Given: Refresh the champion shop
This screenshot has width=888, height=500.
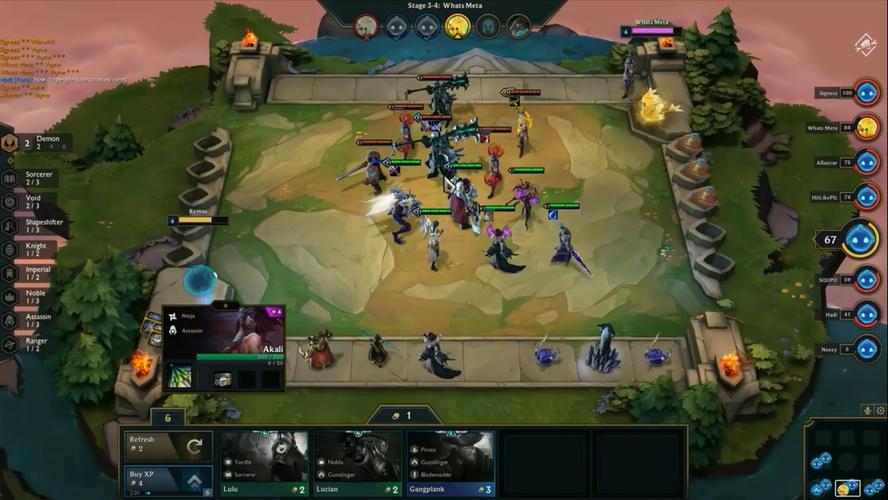Looking at the screenshot, I should point(168,446).
